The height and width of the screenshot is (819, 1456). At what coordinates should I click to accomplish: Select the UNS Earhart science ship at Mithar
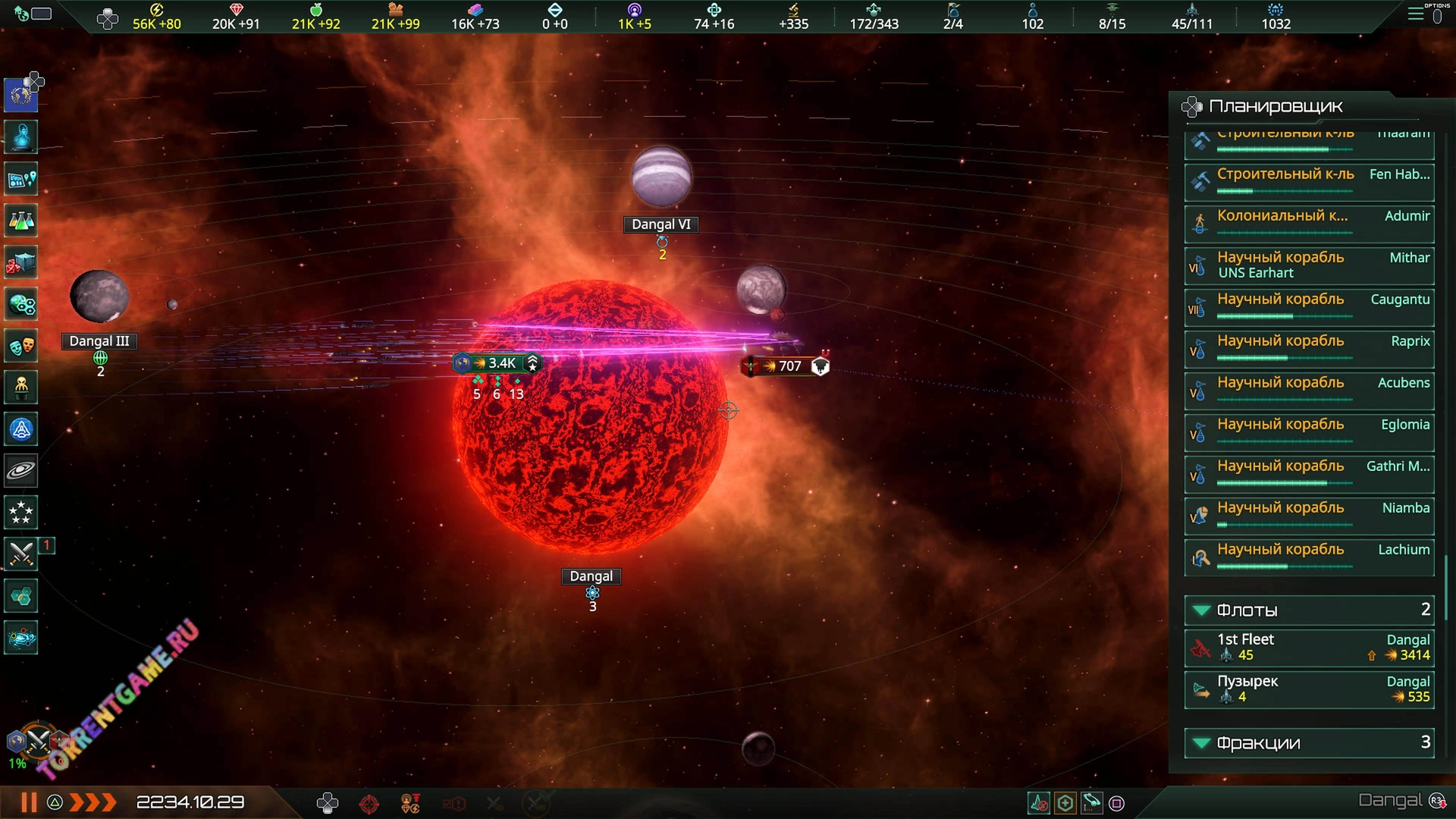click(1309, 265)
